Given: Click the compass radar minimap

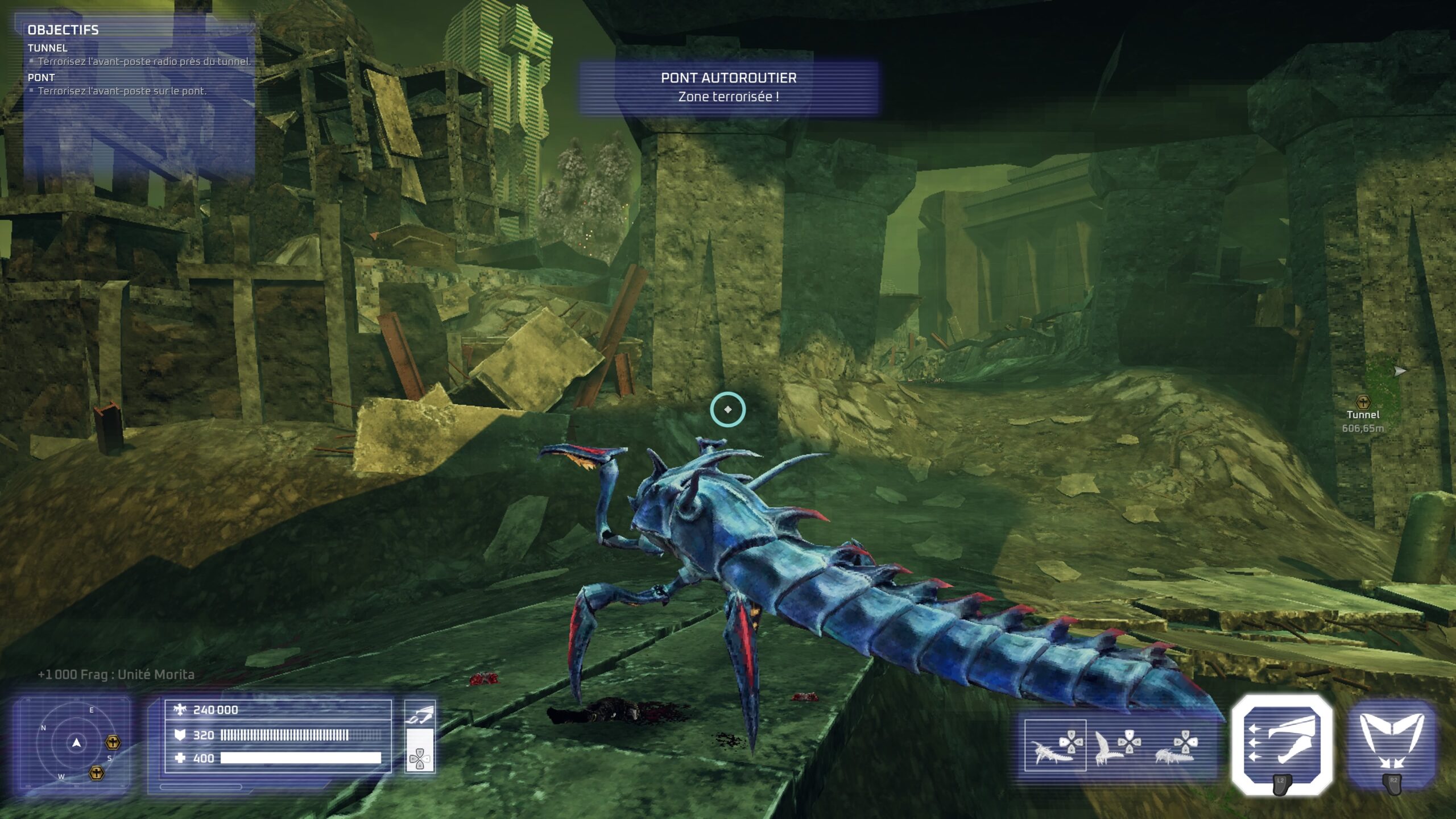Looking at the screenshot, I should [x=76, y=743].
